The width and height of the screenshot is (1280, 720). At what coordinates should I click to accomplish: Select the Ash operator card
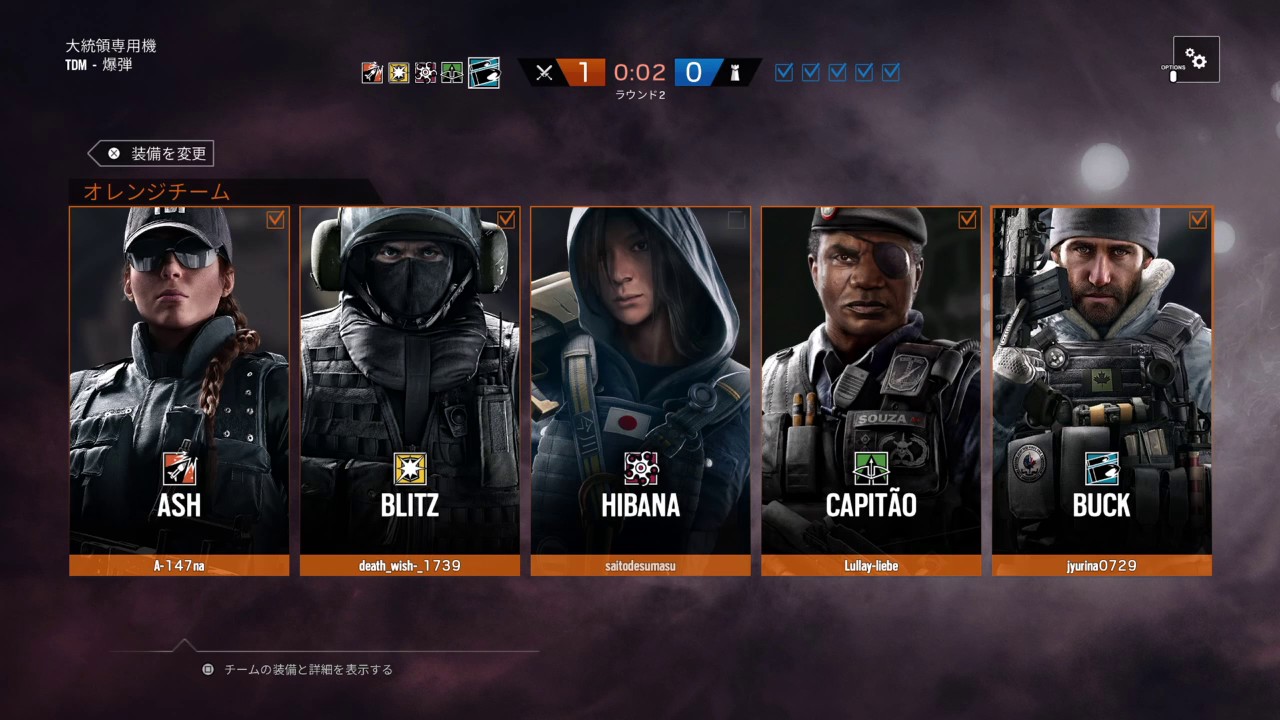tap(179, 380)
